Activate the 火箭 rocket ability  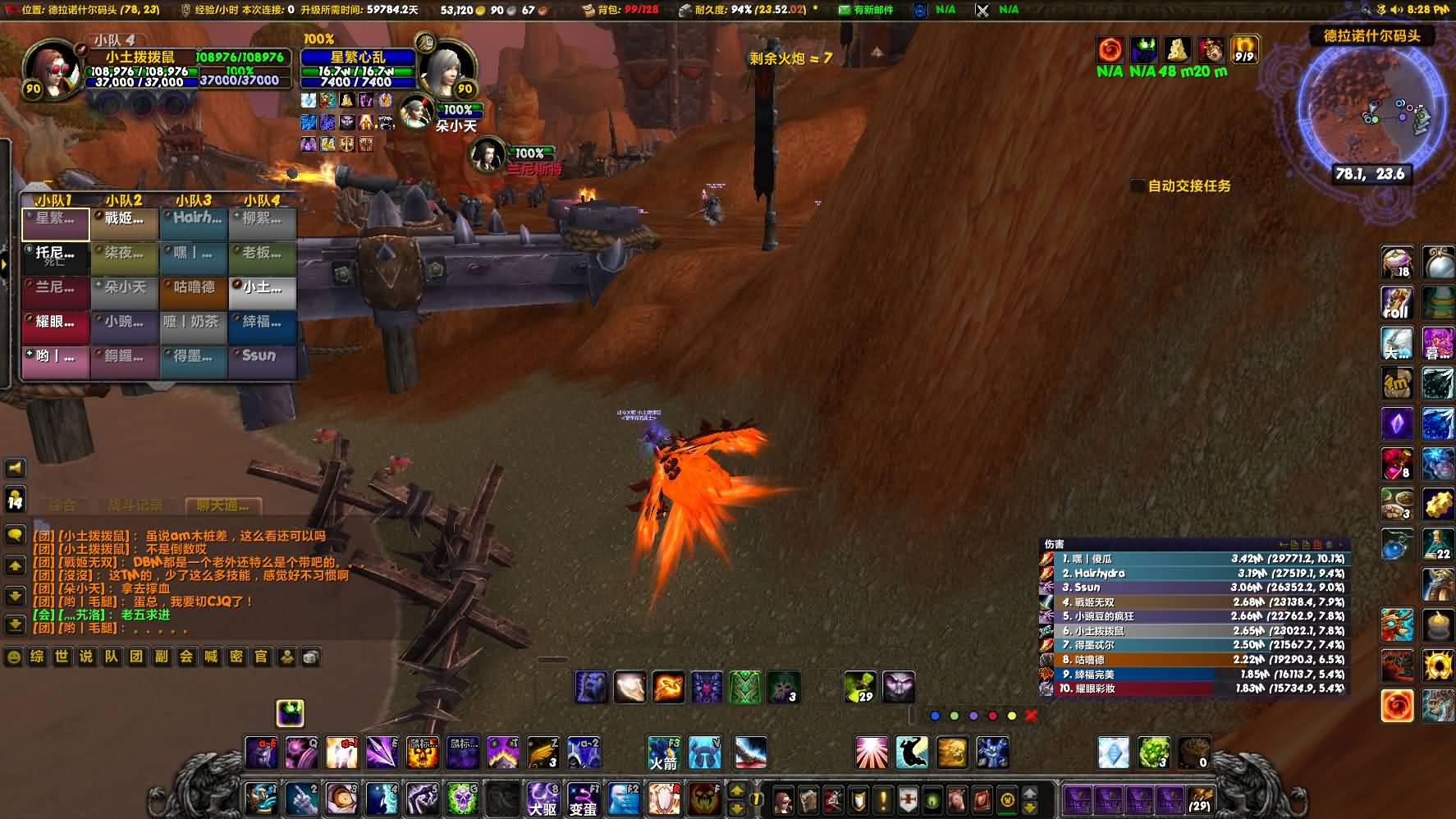tap(663, 753)
